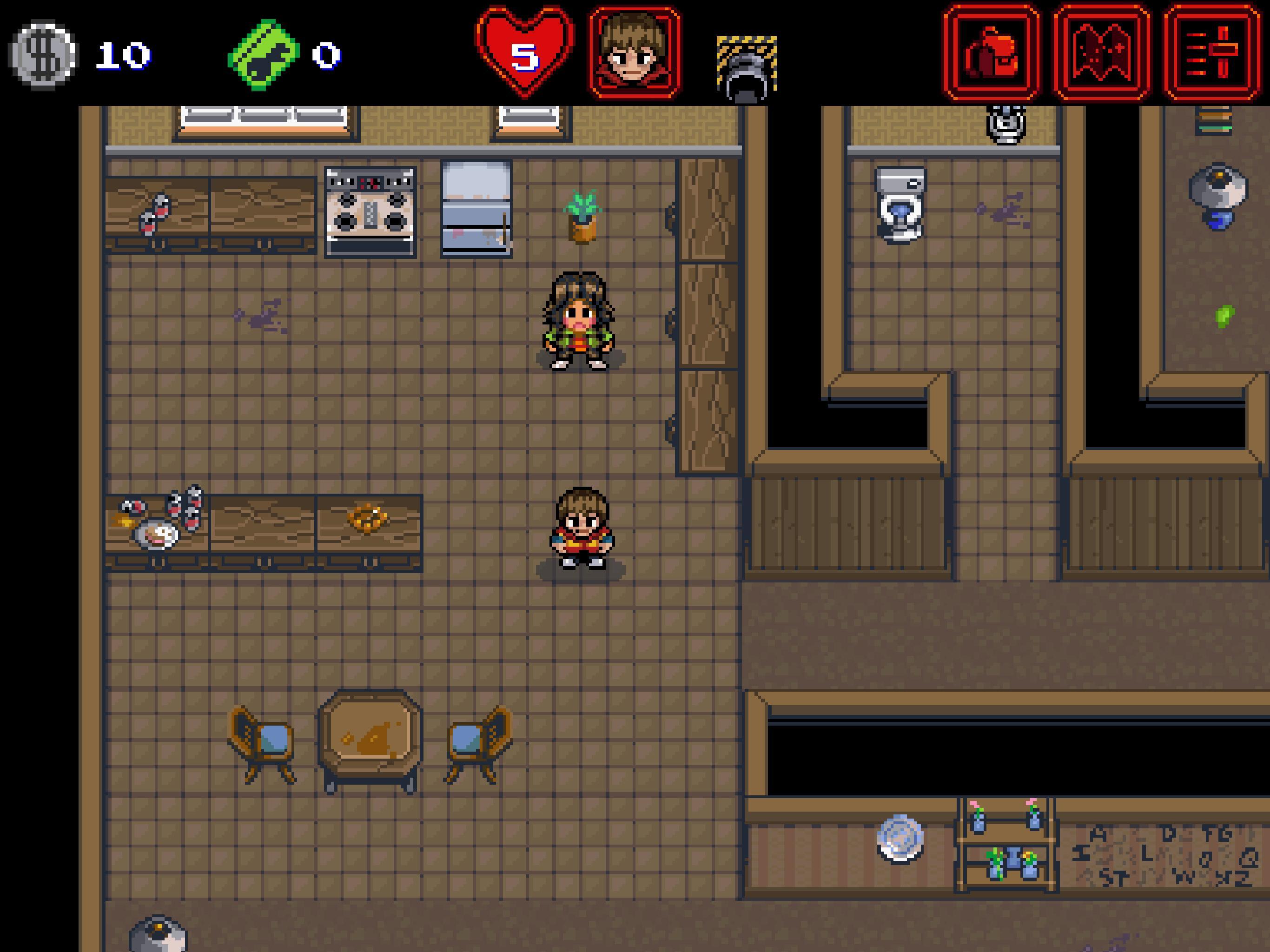Screen dimensions: 1270x952
Task: Click the character portrait to switch heroes
Action: pos(632,51)
